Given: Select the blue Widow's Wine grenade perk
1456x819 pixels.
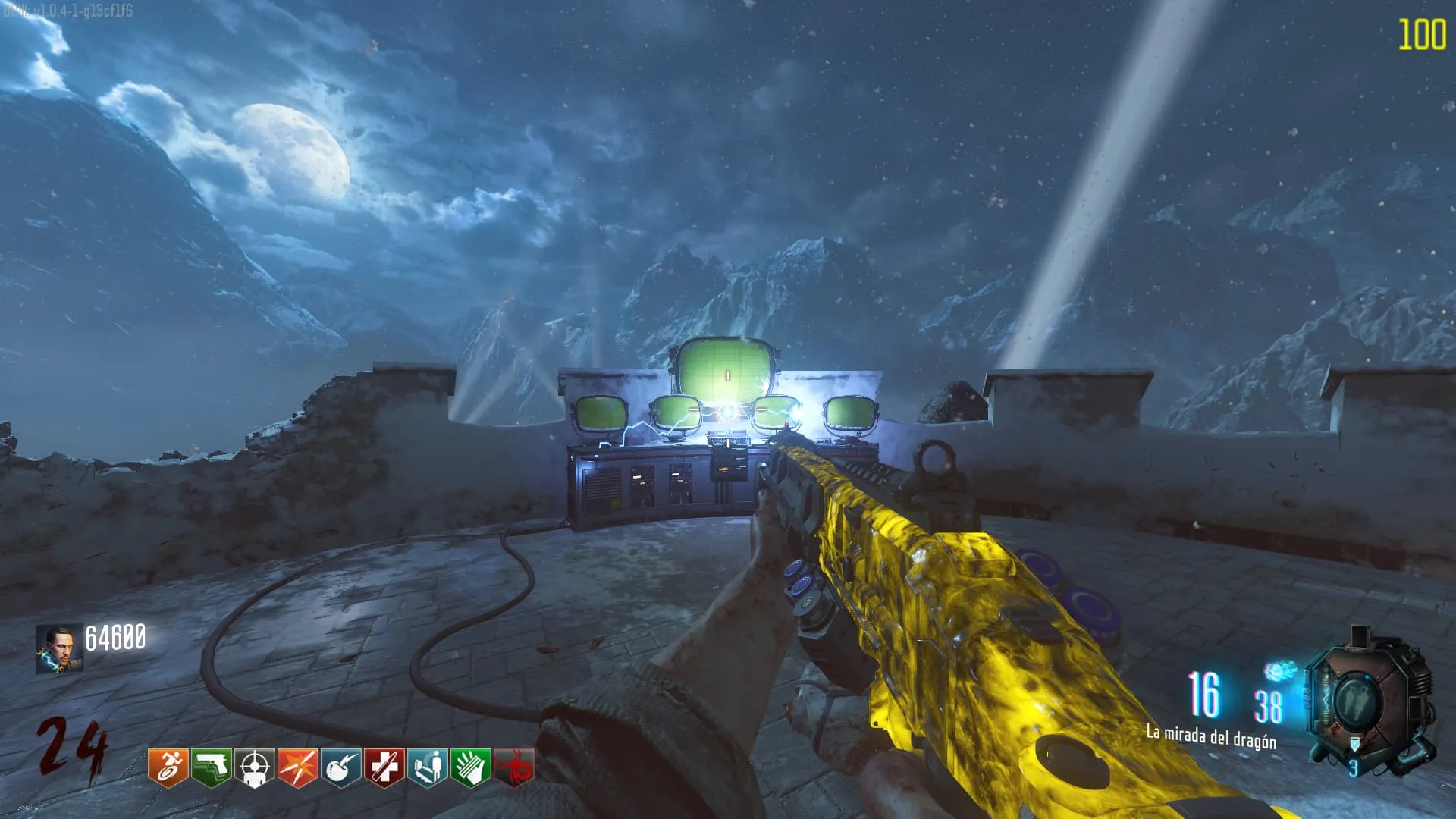Looking at the screenshot, I should 341,767.
